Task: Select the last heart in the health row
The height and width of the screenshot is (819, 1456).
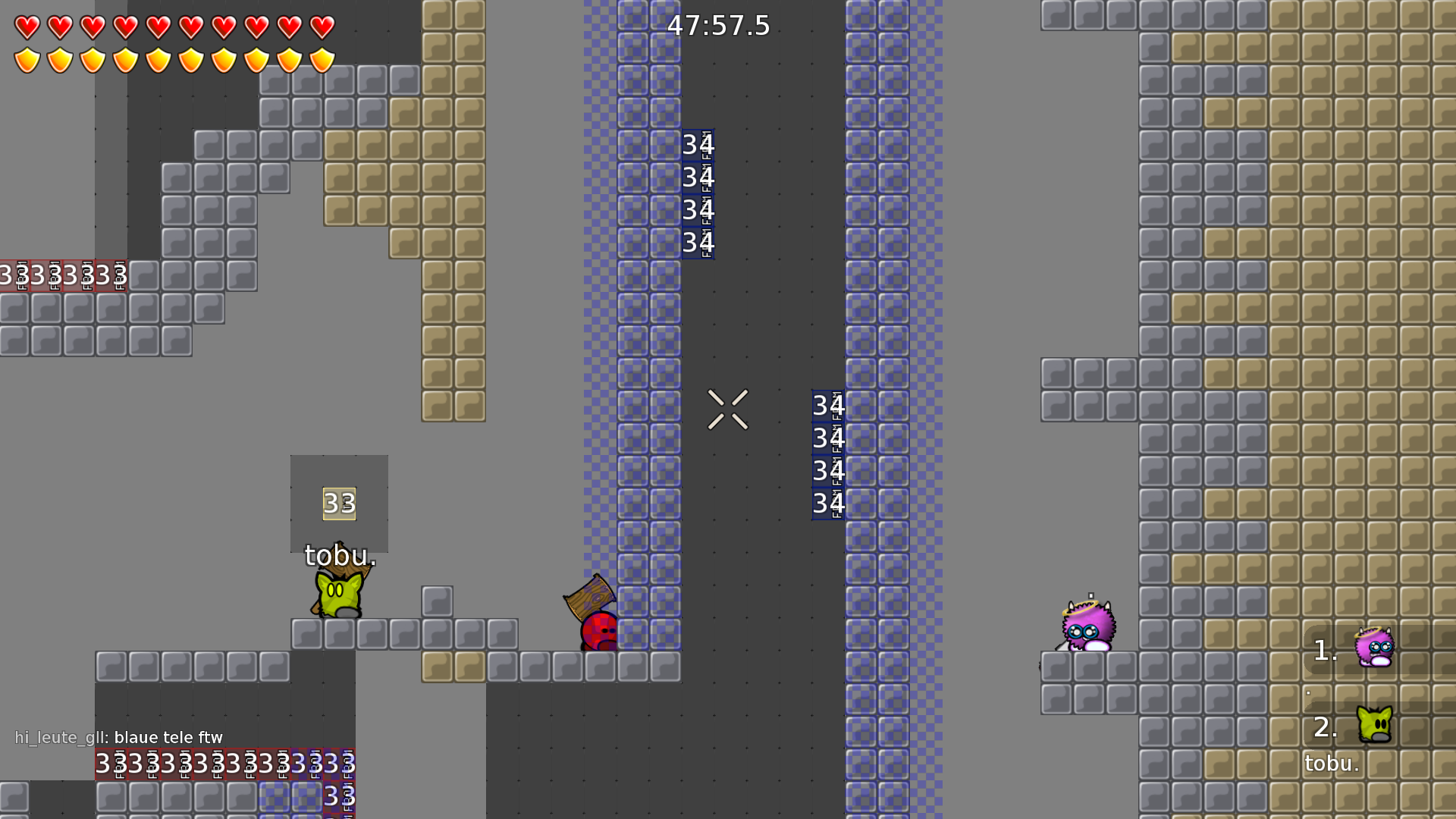Action: tap(322, 28)
